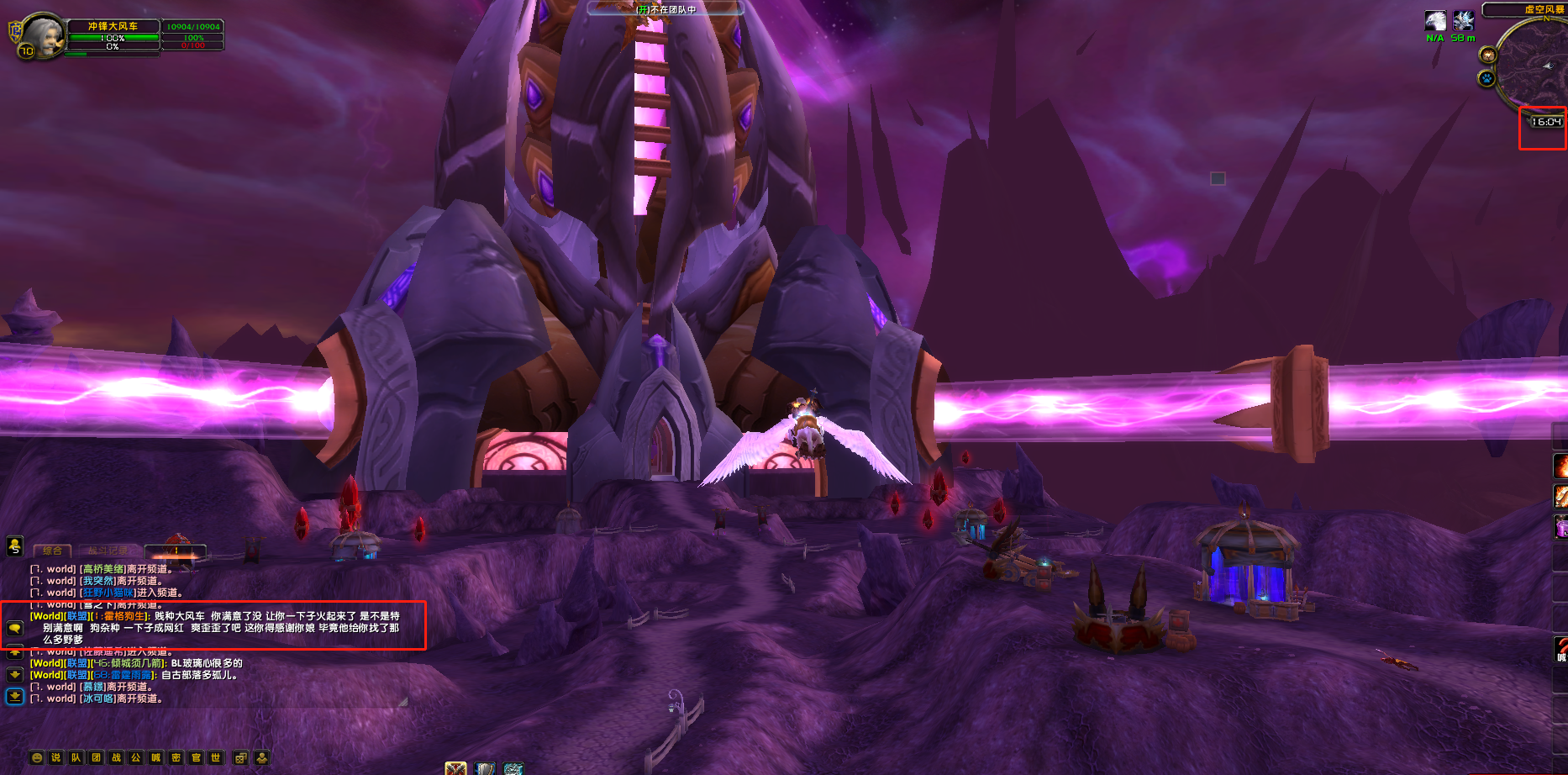This screenshot has width=1568, height=775.
Task: Jump chat to the bottom
Action: [14, 696]
